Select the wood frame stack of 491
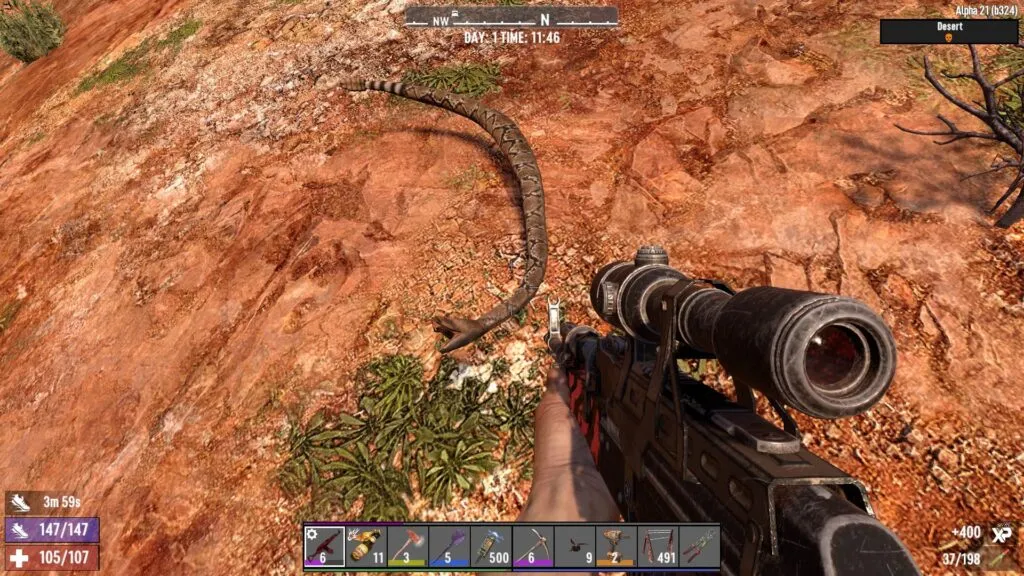 click(x=657, y=547)
